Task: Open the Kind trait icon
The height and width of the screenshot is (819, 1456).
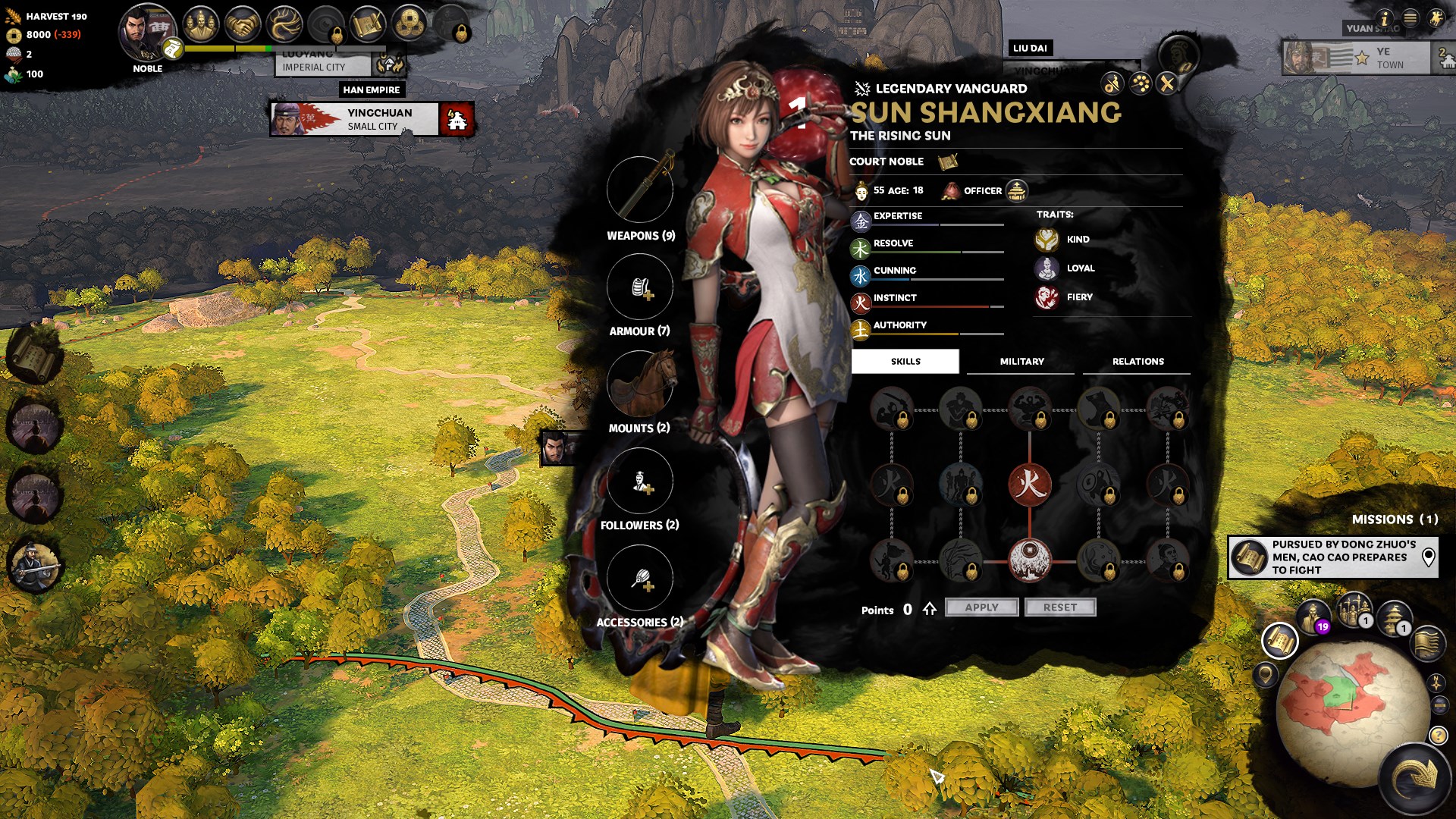Action: pos(1046,240)
